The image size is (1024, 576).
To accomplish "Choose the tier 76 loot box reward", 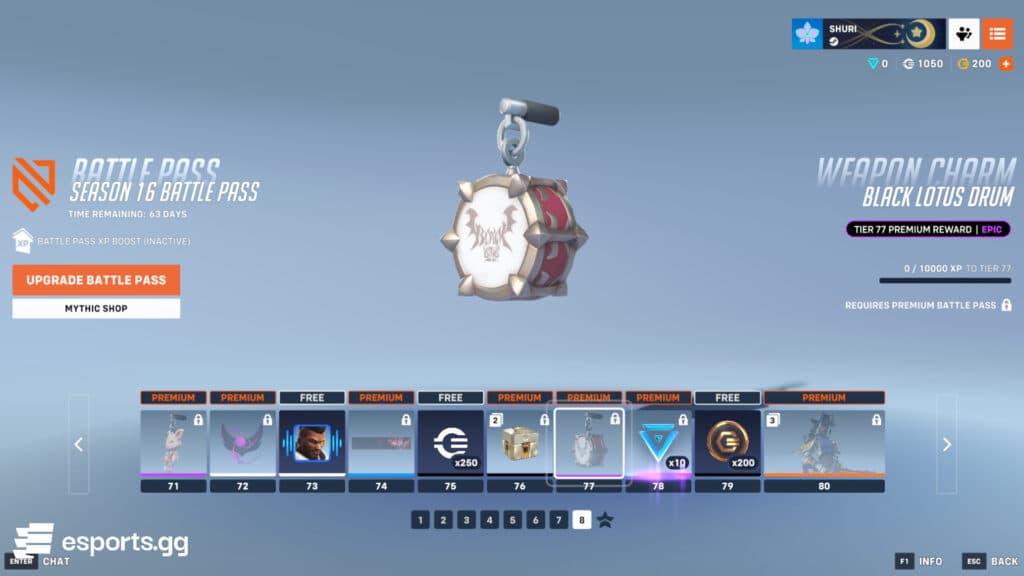I will click(519, 443).
